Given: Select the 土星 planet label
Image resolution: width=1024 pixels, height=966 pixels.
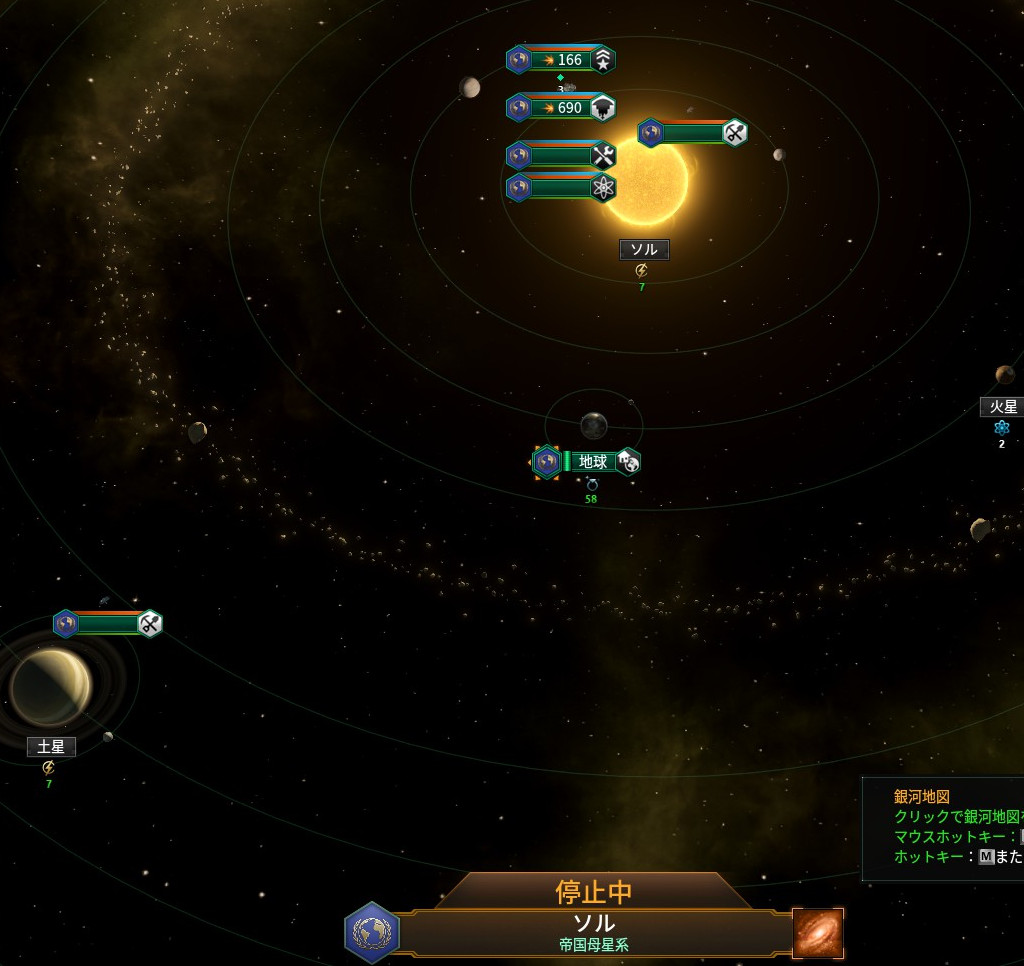Looking at the screenshot, I should tap(51, 747).
